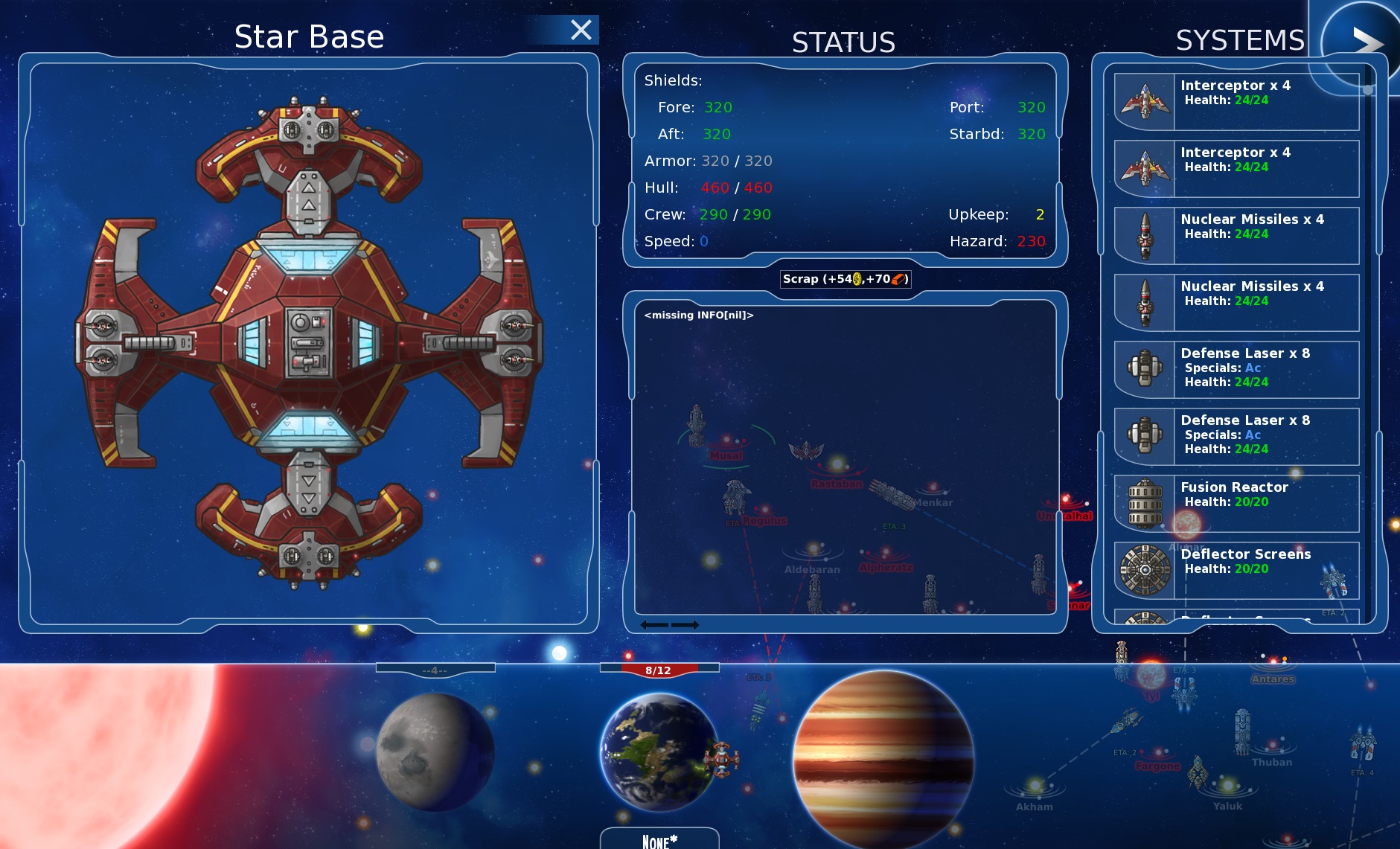The height and width of the screenshot is (849, 1400).
Task: Click the red 8/12 population bar
Action: (658, 669)
